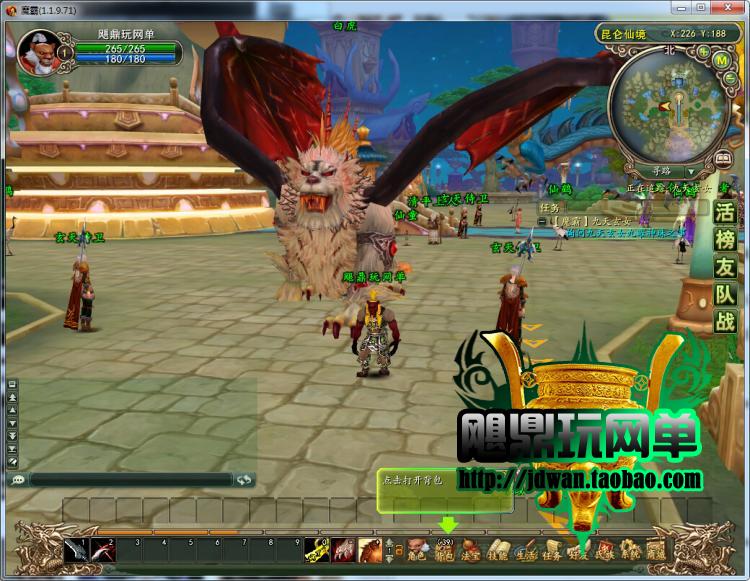
Task: Open the 战 battle side tab
Action: (725, 321)
